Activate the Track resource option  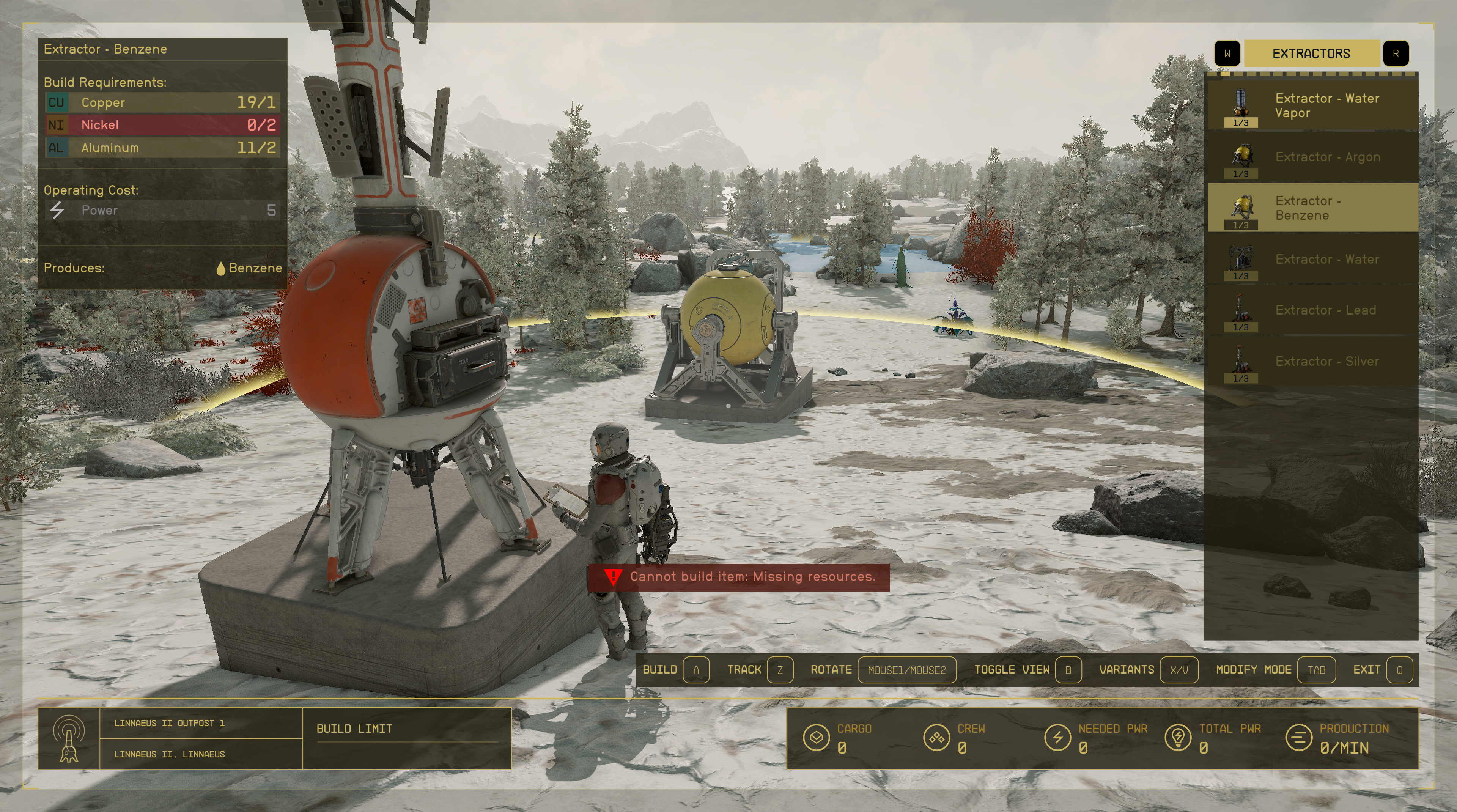click(x=759, y=669)
